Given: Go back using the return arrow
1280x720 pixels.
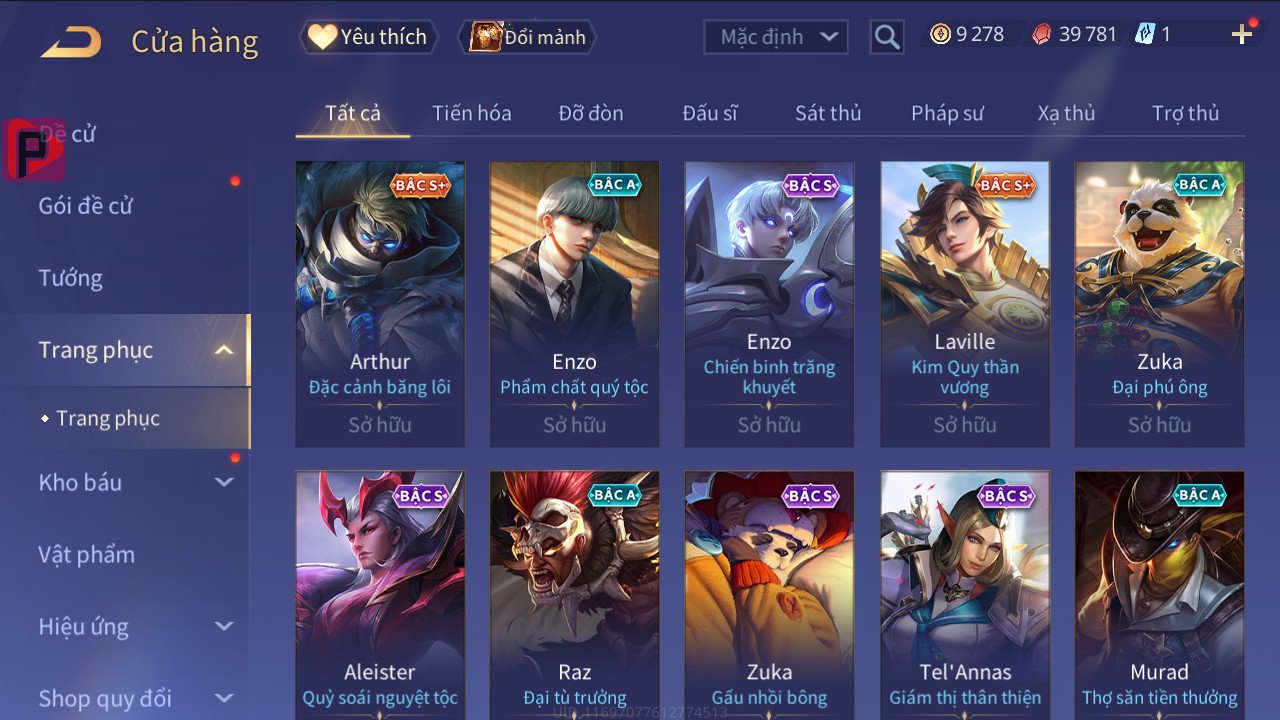Looking at the screenshot, I should [x=71, y=41].
